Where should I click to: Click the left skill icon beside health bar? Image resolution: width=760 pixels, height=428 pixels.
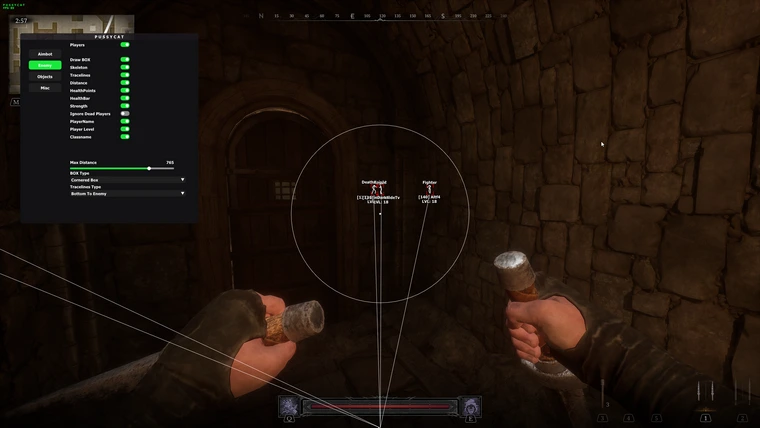tap(288, 406)
